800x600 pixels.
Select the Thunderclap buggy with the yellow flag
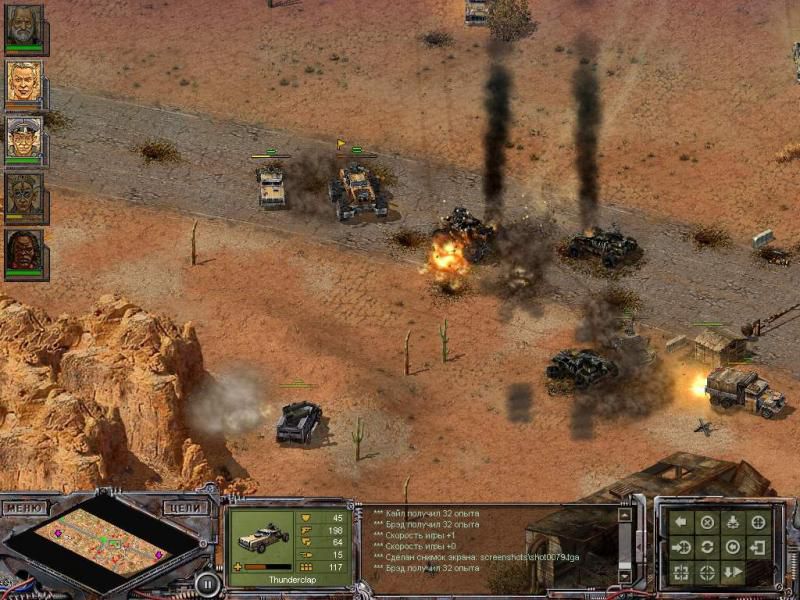click(x=358, y=188)
